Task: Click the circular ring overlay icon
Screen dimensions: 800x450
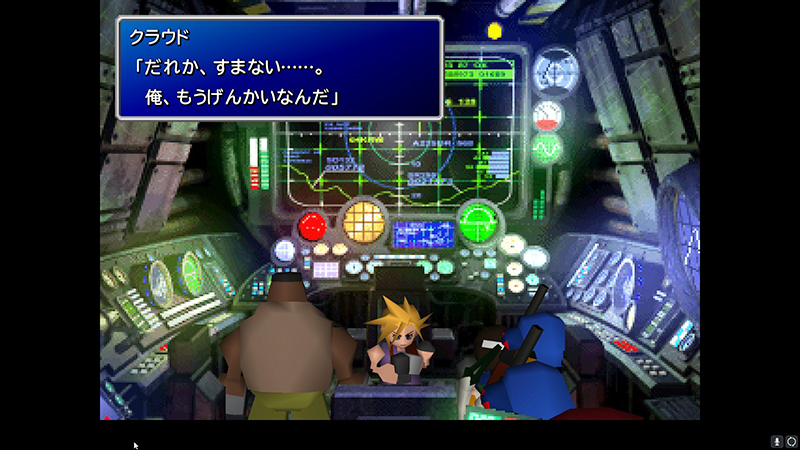Action: [x=790, y=441]
